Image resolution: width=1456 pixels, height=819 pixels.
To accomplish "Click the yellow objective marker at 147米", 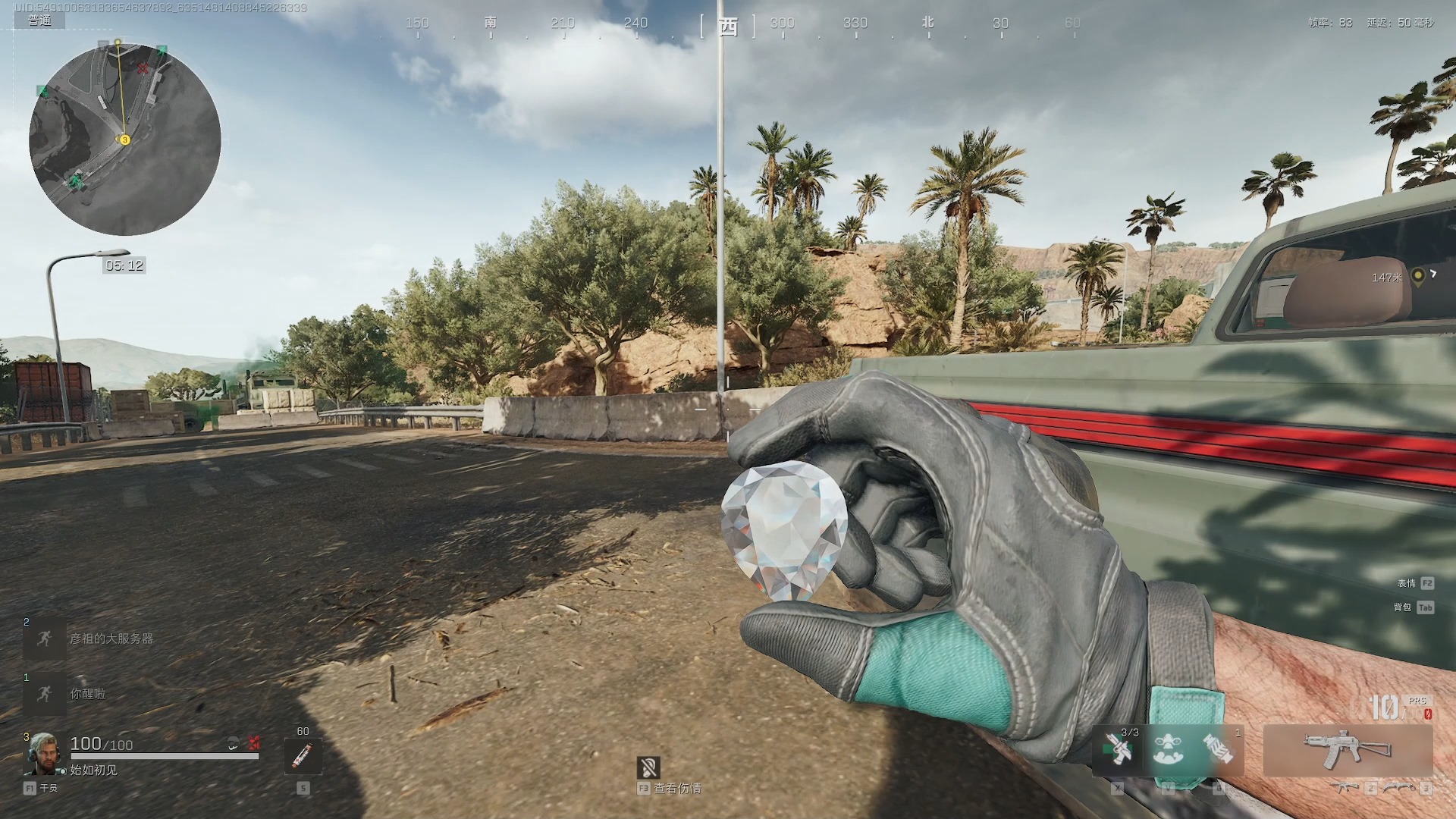I will pos(1418,276).
